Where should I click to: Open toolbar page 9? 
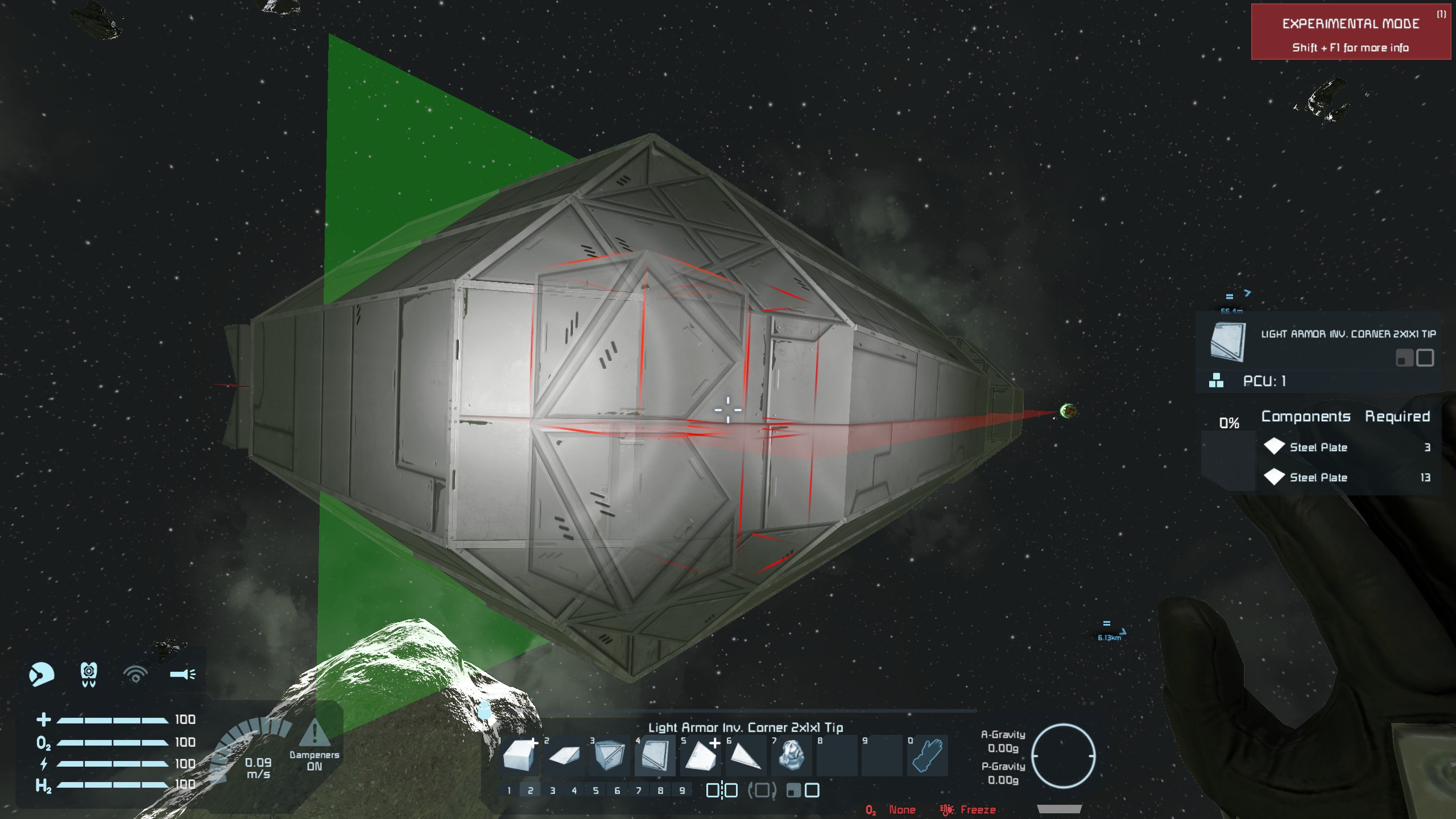point(682,791)
